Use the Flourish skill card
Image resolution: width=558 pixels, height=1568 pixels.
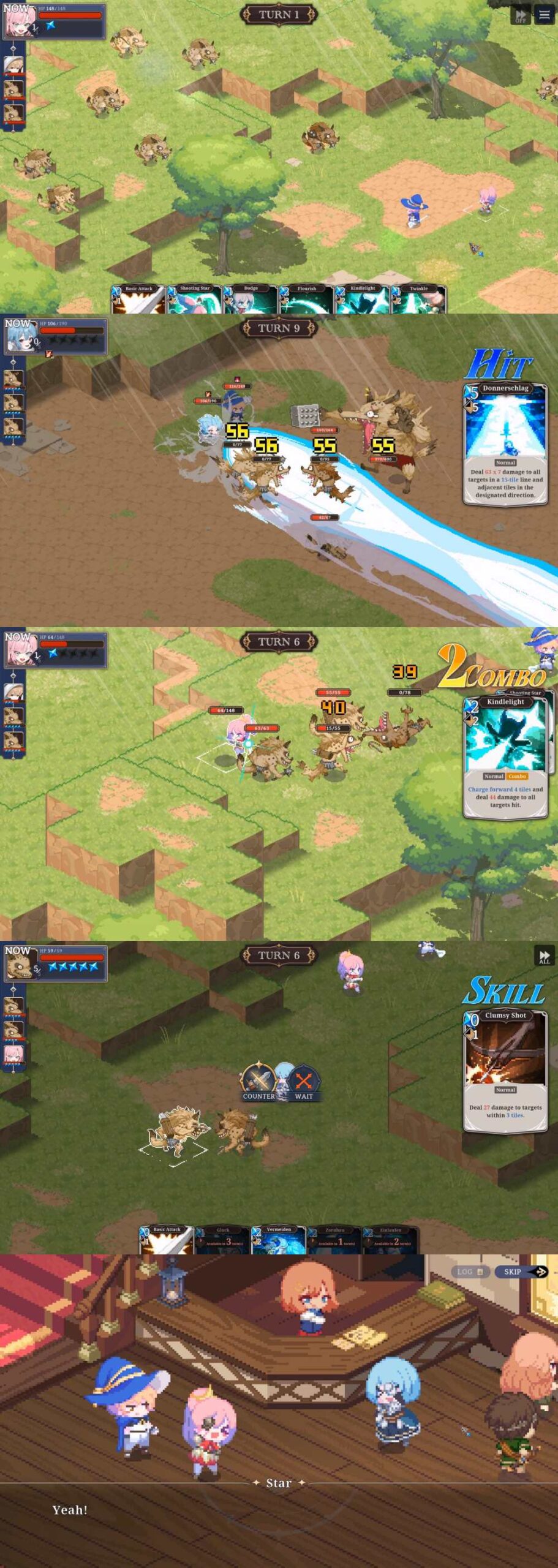point(306,300)
